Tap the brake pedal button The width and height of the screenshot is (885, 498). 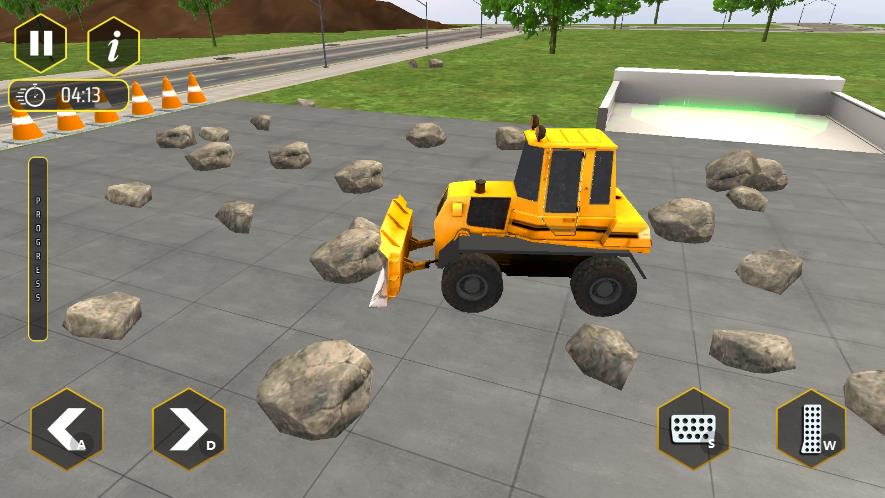pos(692,429)
